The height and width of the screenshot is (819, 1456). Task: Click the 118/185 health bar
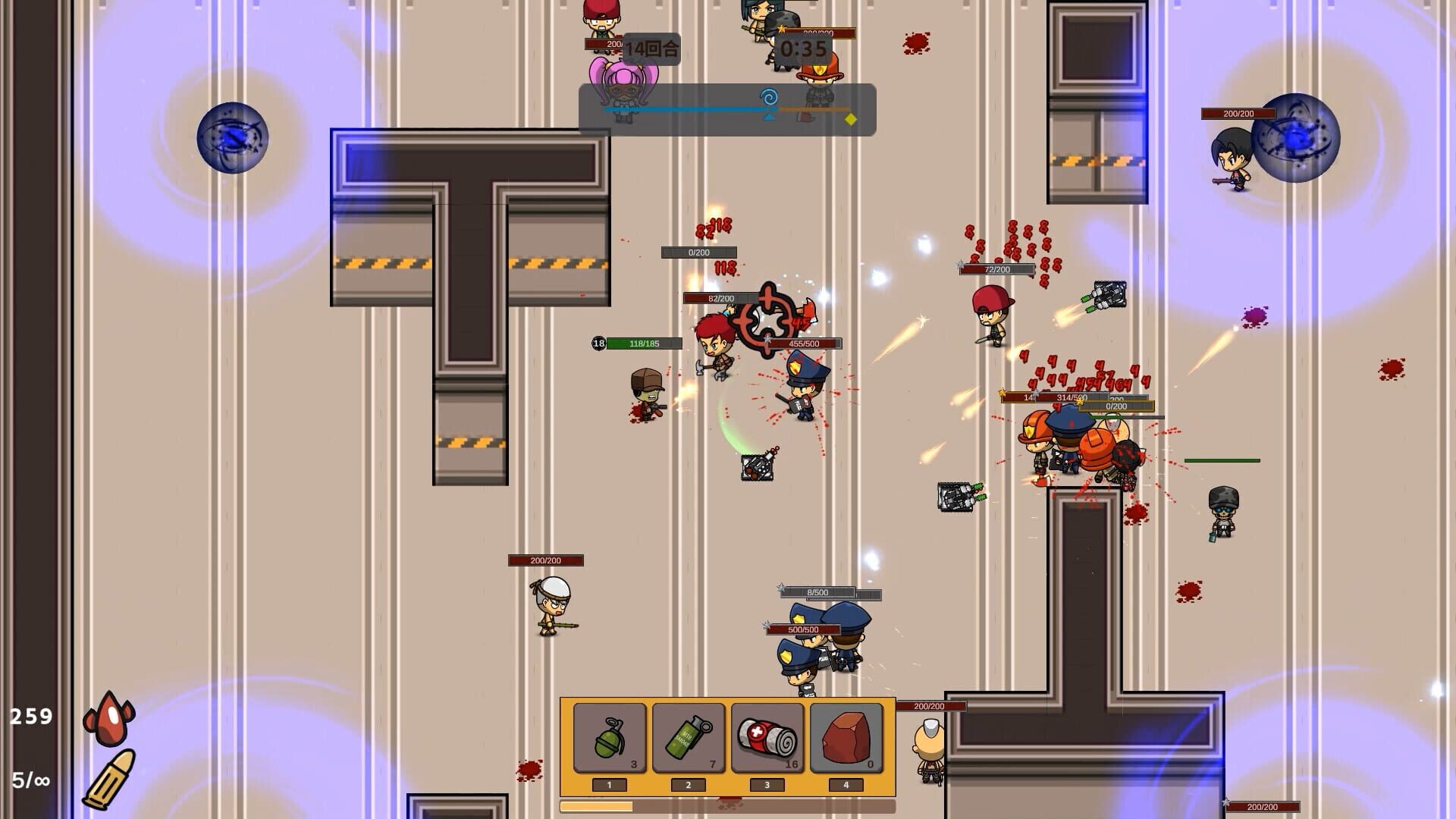click(637, 343)
